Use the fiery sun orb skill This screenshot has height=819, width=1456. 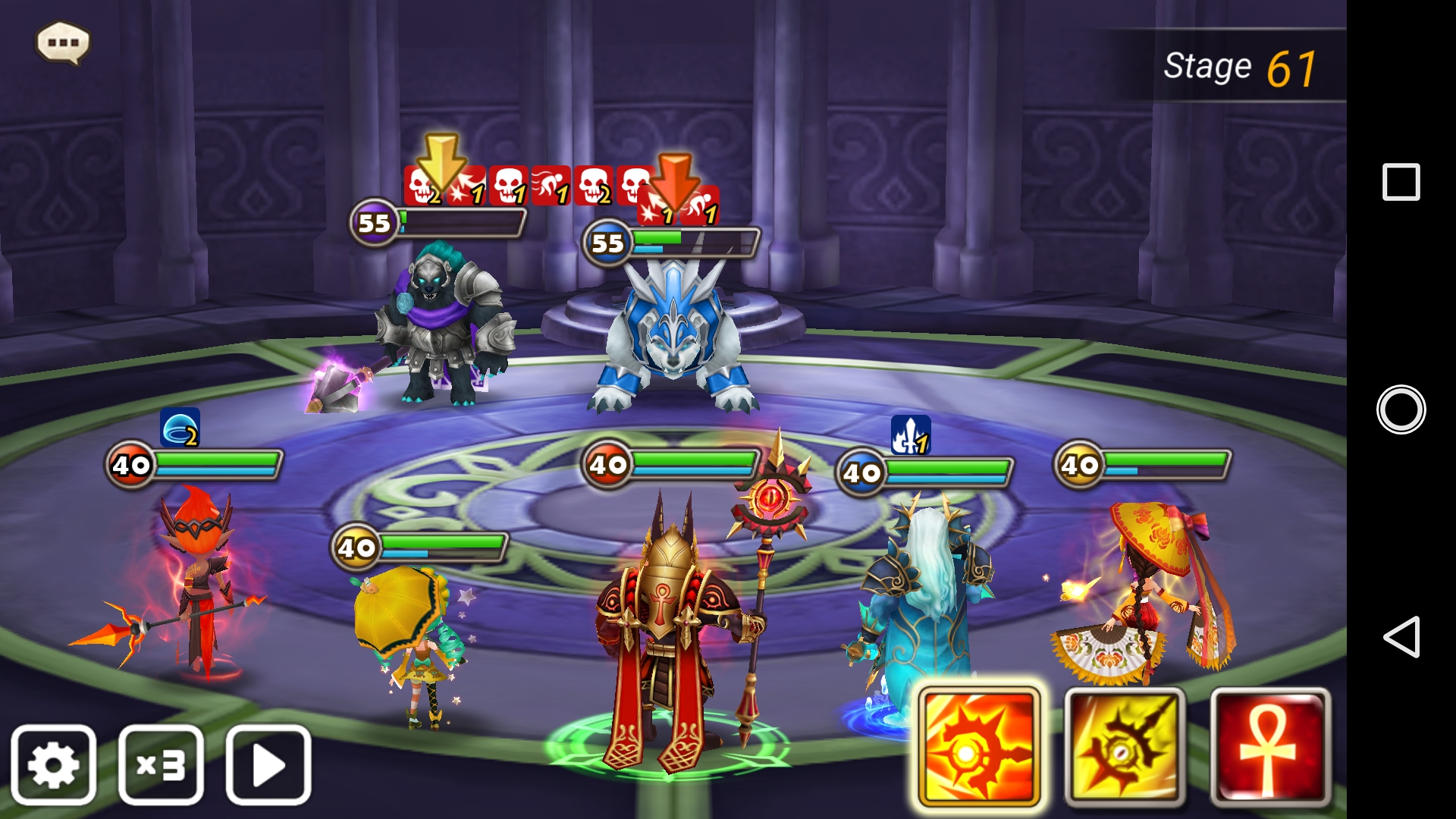[x=978, y=748]
